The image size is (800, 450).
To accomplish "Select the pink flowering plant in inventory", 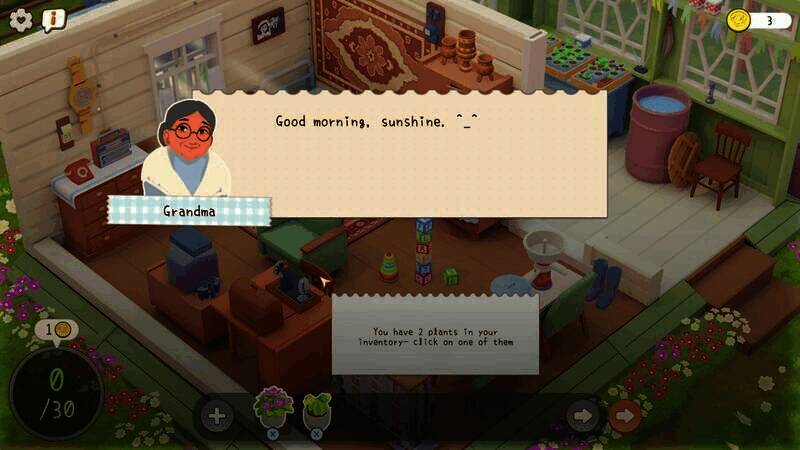I will 273,406.
